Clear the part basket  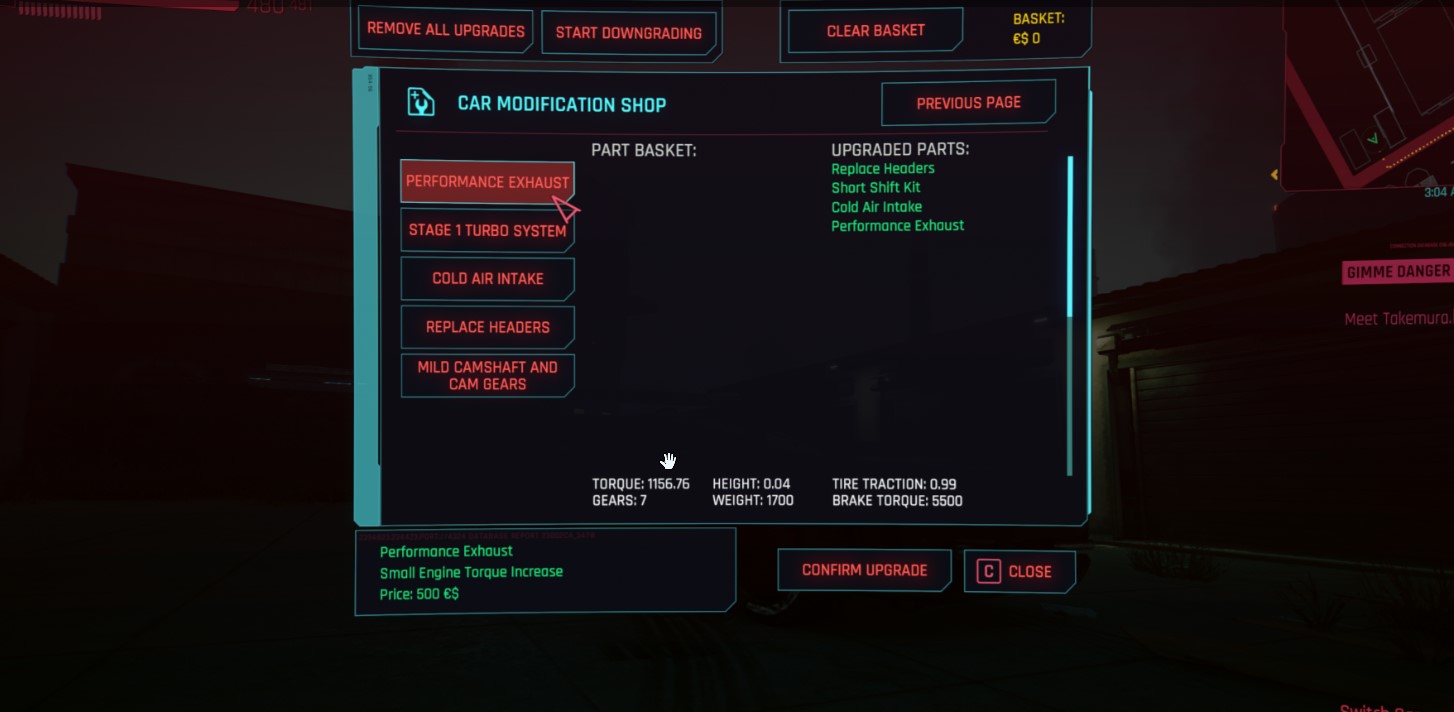(x=875, y=31)
